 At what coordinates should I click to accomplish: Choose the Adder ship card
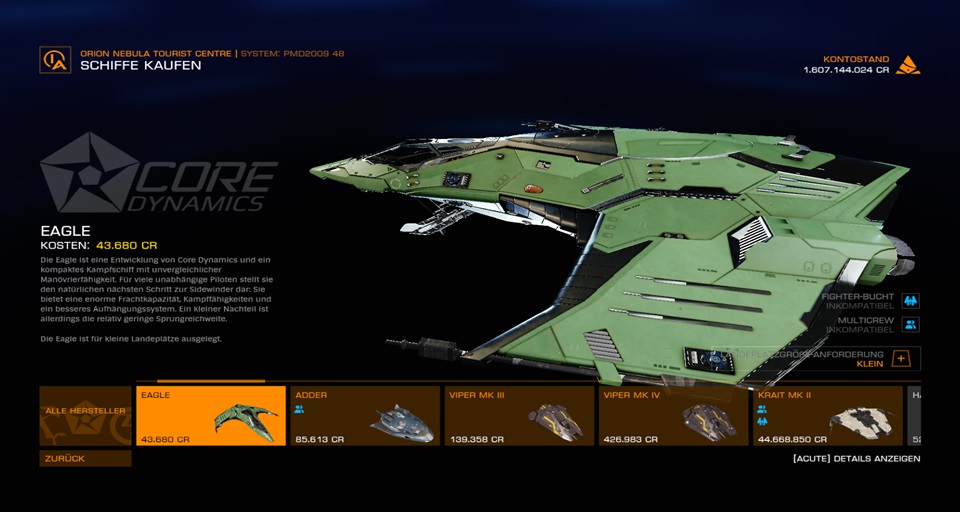(365, 416)
